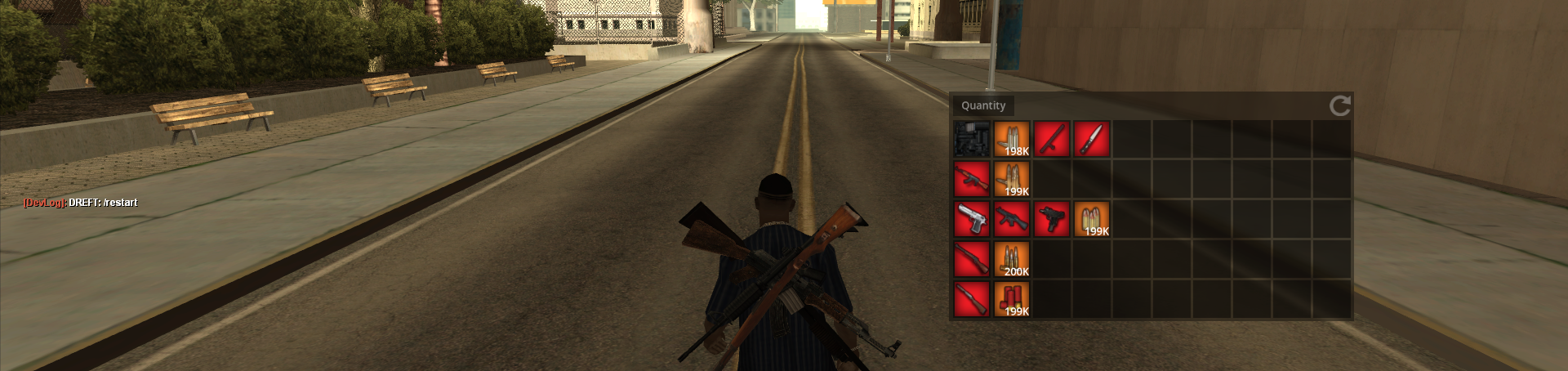Choose the knife inventory slot
Screen dimensions: 1568x371
click(1092, 139)
